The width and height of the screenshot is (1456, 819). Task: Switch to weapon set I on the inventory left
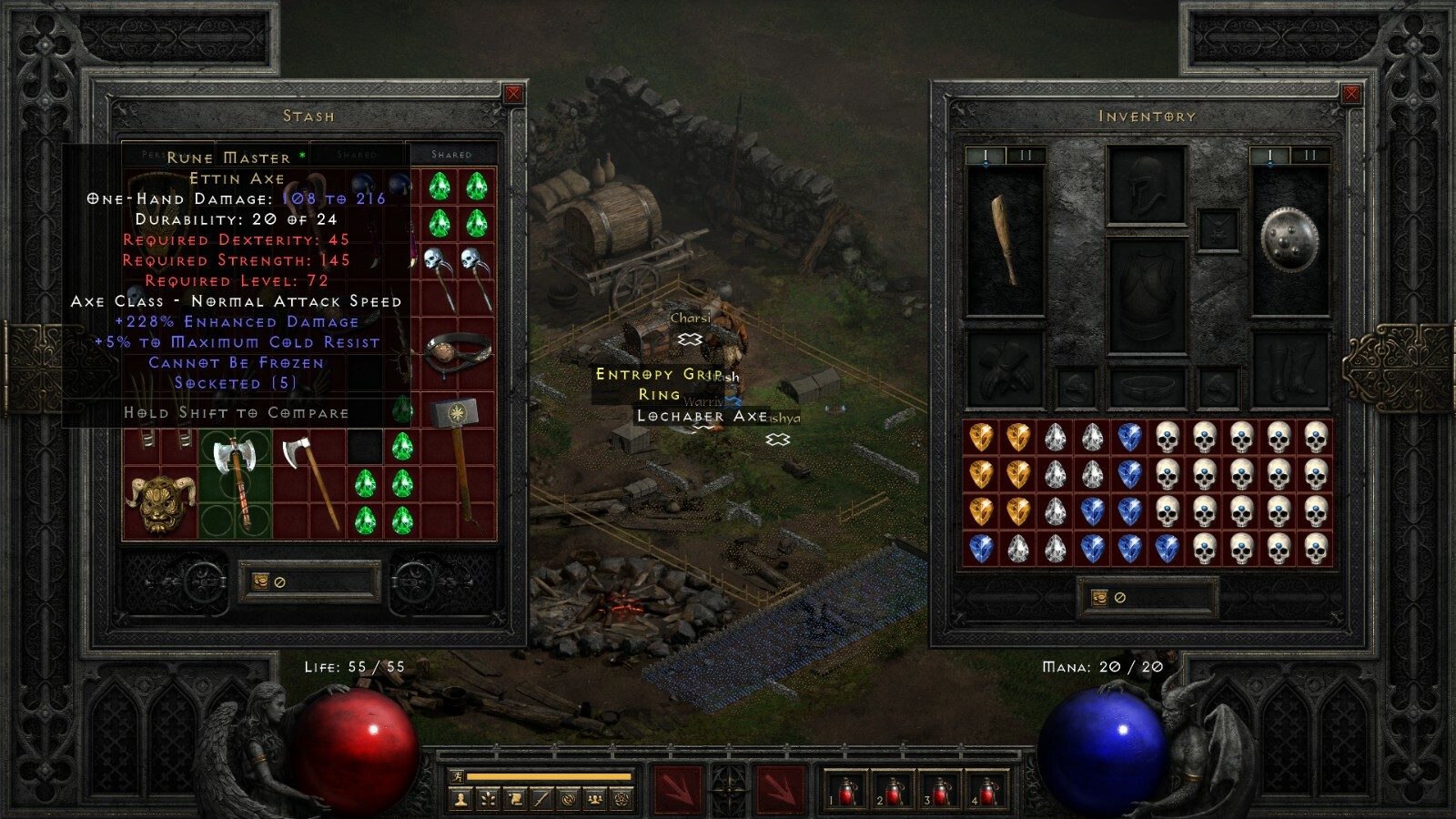point(984,155)
